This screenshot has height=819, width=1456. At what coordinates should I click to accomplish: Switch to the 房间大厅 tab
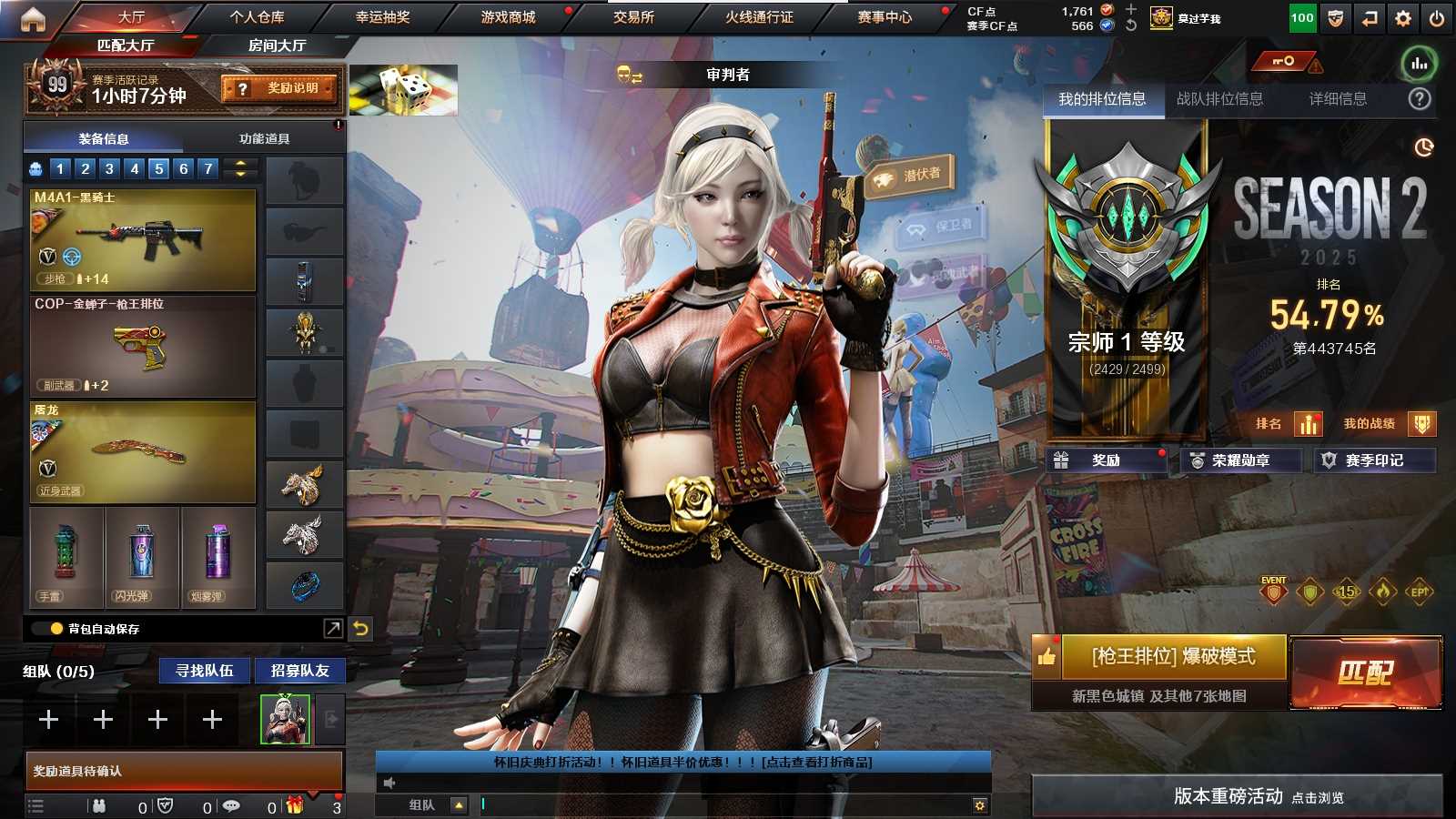277,45
